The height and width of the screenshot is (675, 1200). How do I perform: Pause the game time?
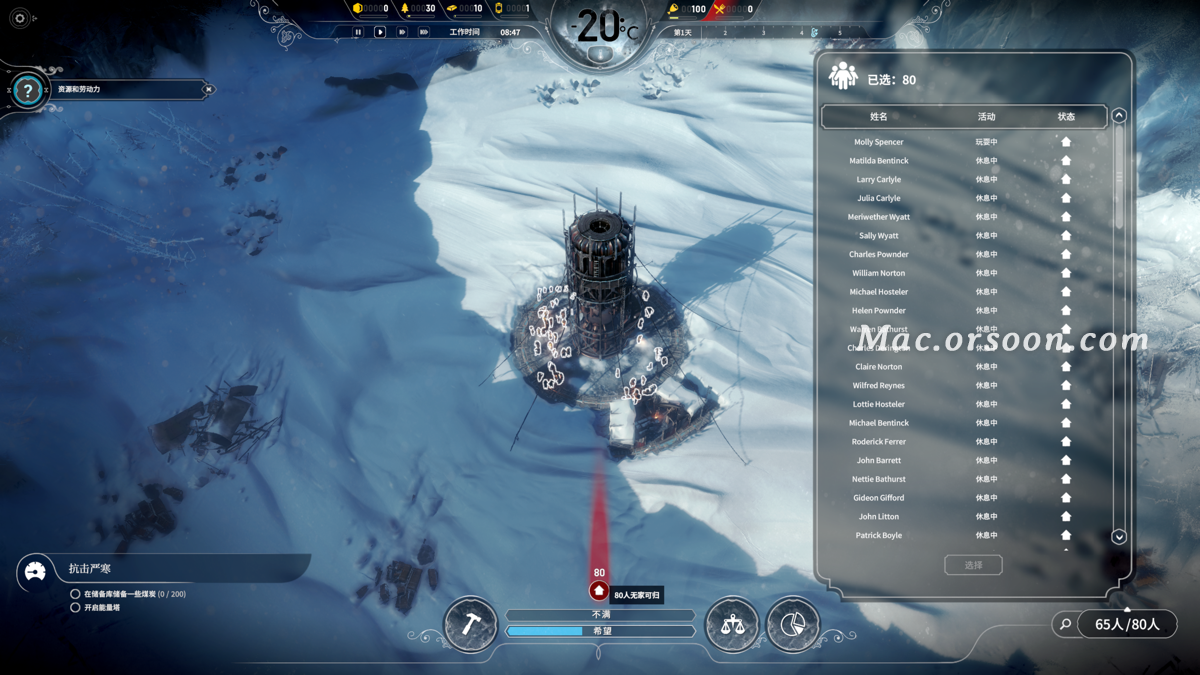(357, 32)
